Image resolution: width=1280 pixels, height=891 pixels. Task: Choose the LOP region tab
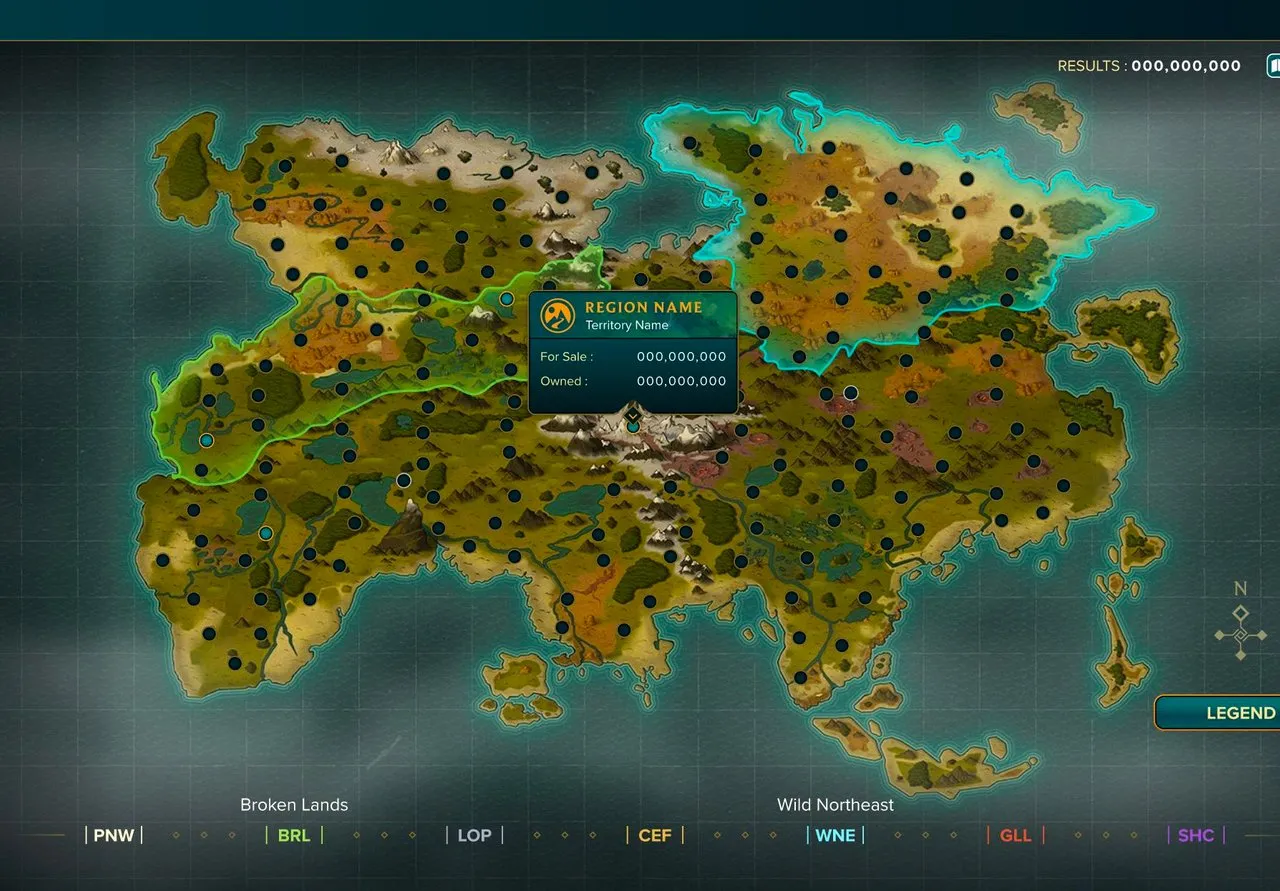474,835
